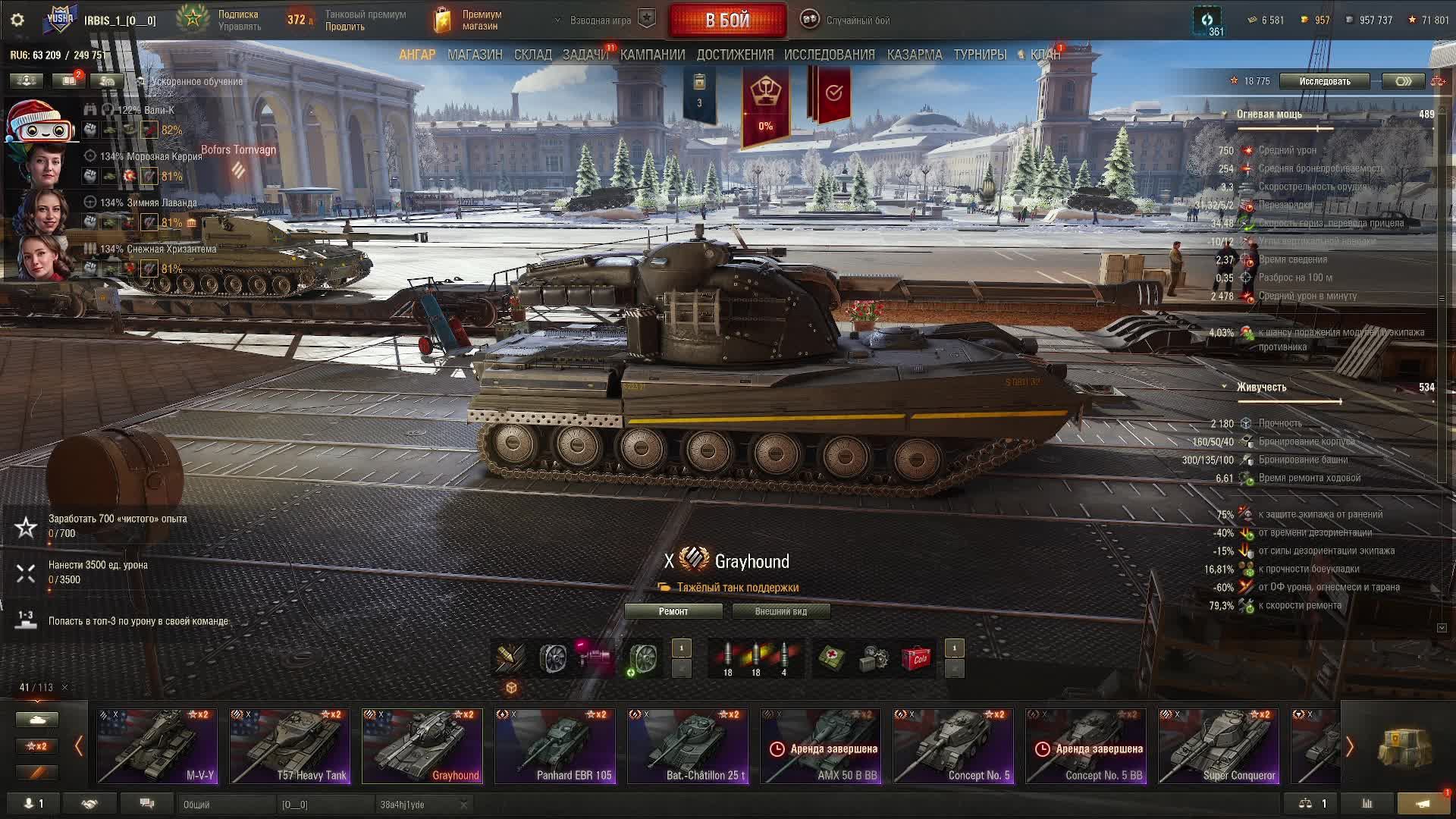
Task: Switch to the КАЗАРМА tab
Action: click(x=914, y=55)
